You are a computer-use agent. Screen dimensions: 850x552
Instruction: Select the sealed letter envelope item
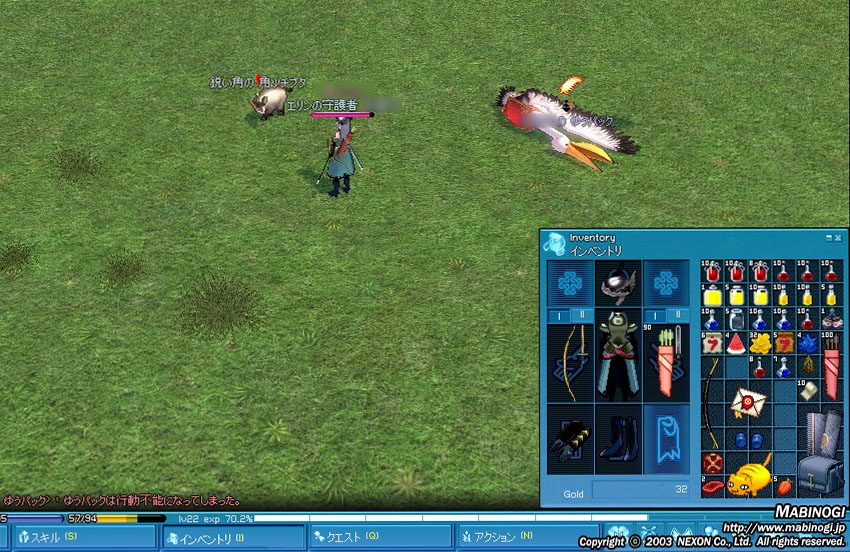click(x=747, y=402)
